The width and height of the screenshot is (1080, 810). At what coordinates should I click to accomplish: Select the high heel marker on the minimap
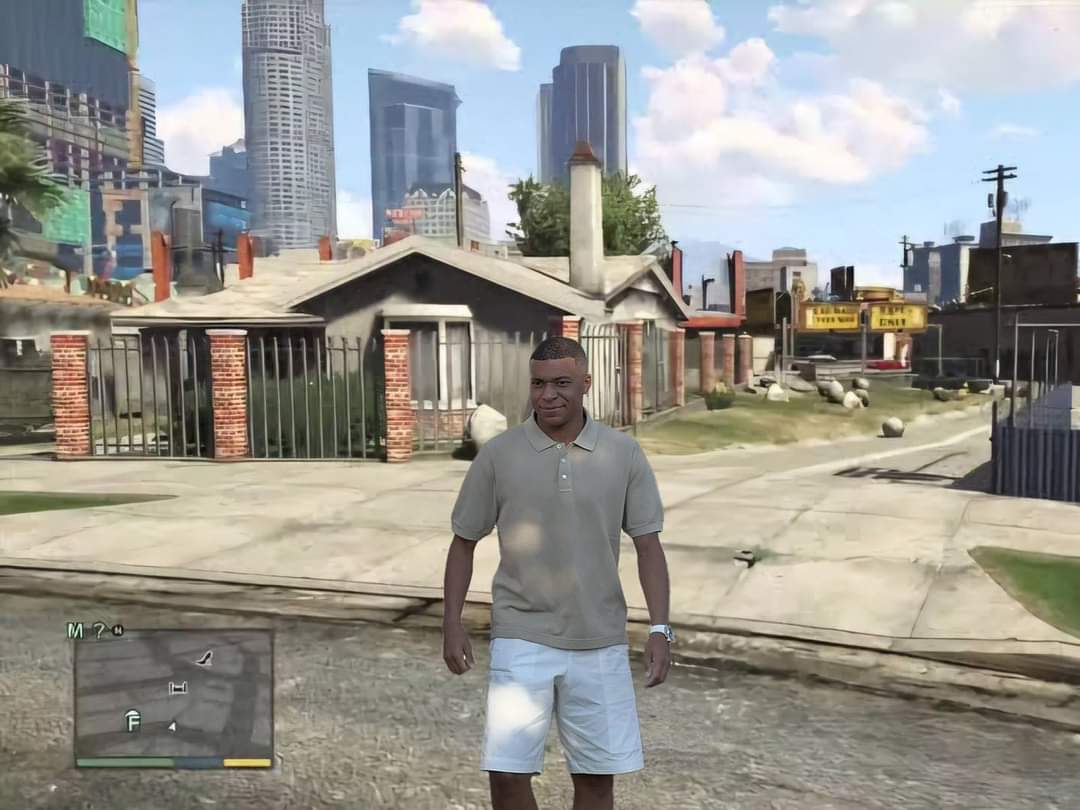coord(204,657)
